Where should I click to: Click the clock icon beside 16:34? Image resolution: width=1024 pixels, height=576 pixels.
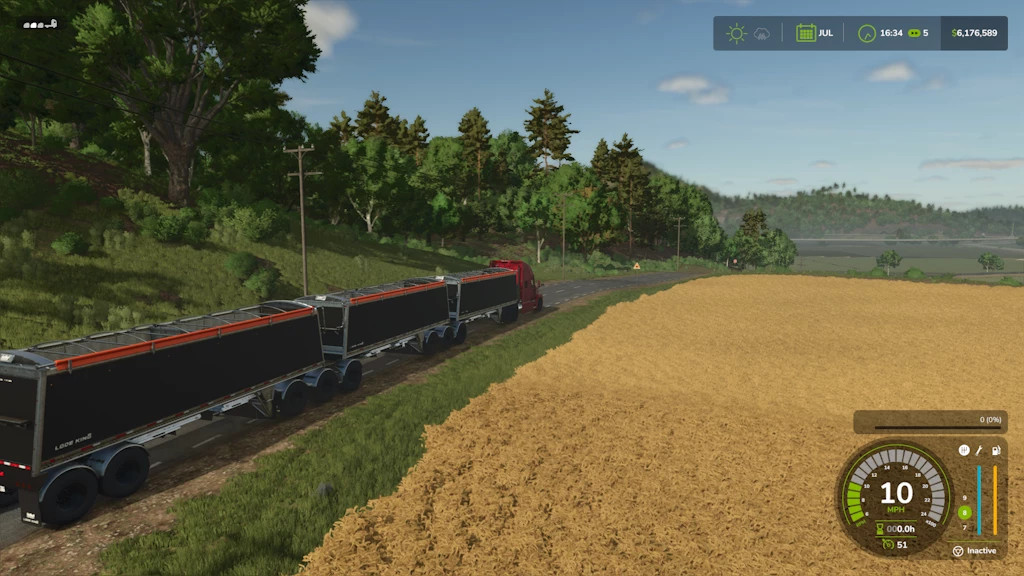(x=867, y=33)
